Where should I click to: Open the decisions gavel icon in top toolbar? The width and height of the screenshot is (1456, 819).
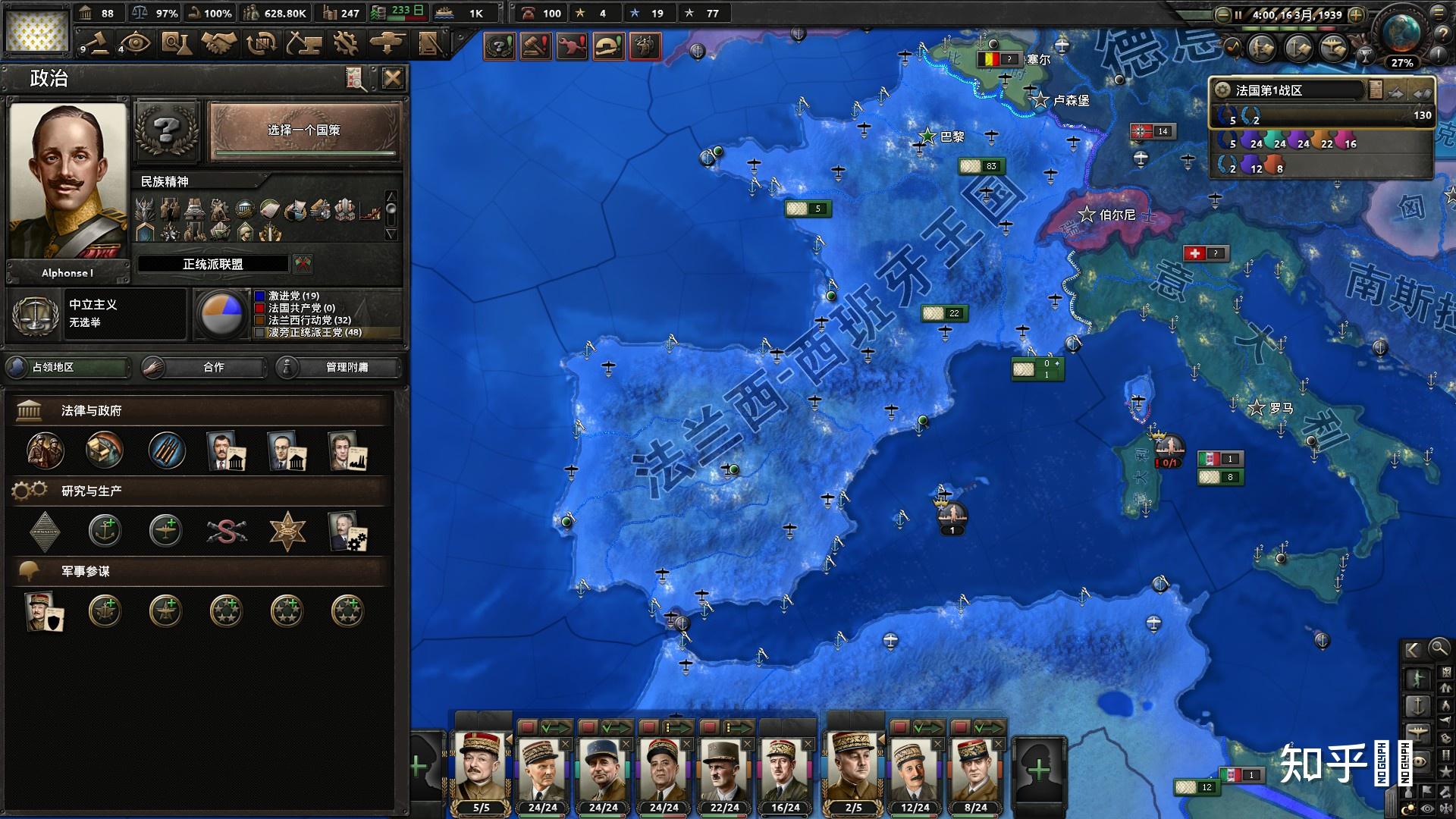pos(96,43)
